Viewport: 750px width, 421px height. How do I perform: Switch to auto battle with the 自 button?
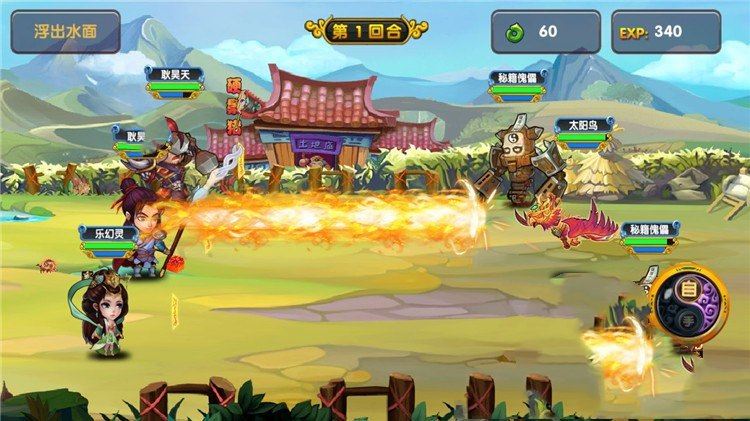689,290
